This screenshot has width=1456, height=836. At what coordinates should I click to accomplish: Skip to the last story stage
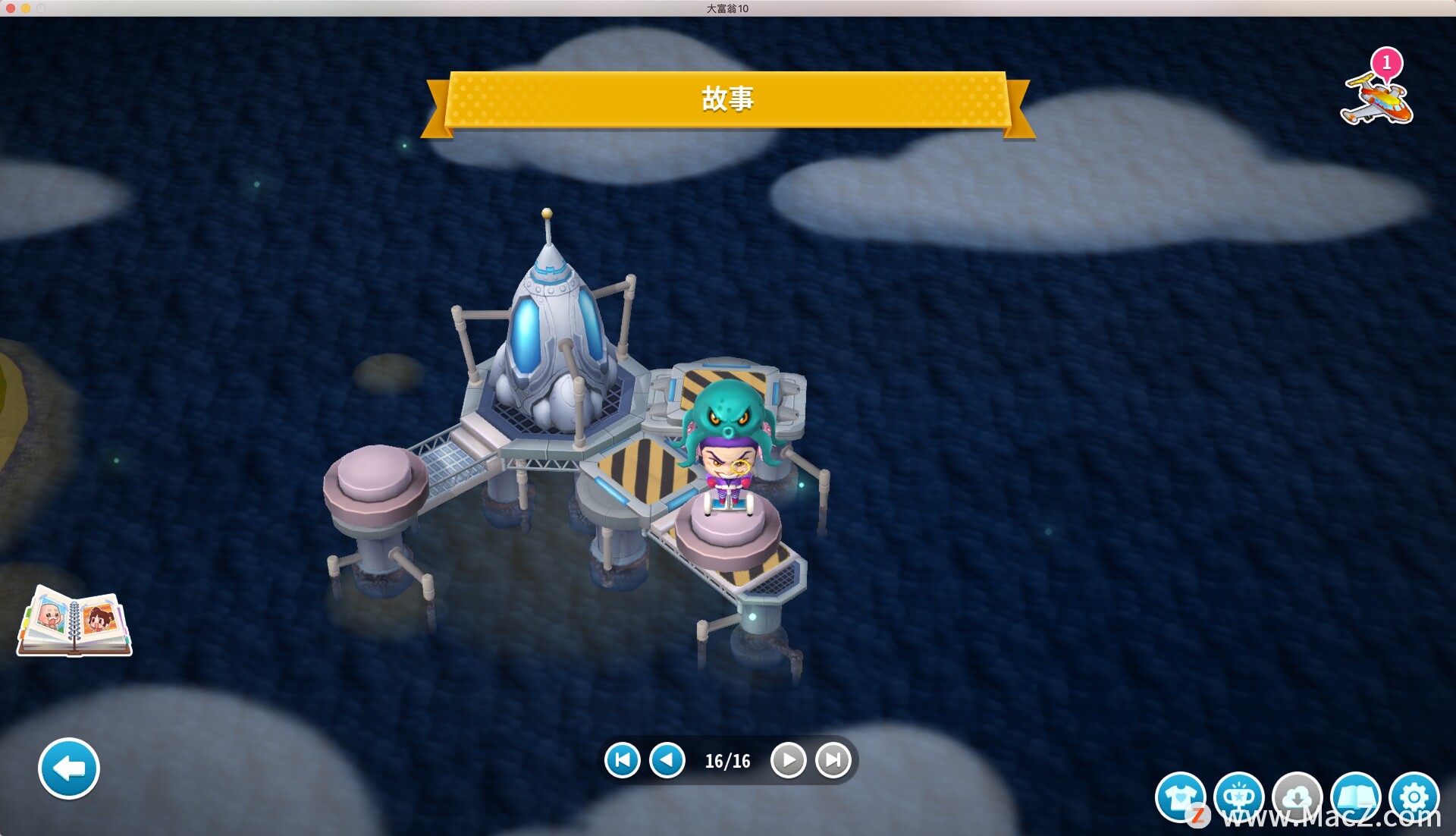click(x=833, y=760)
